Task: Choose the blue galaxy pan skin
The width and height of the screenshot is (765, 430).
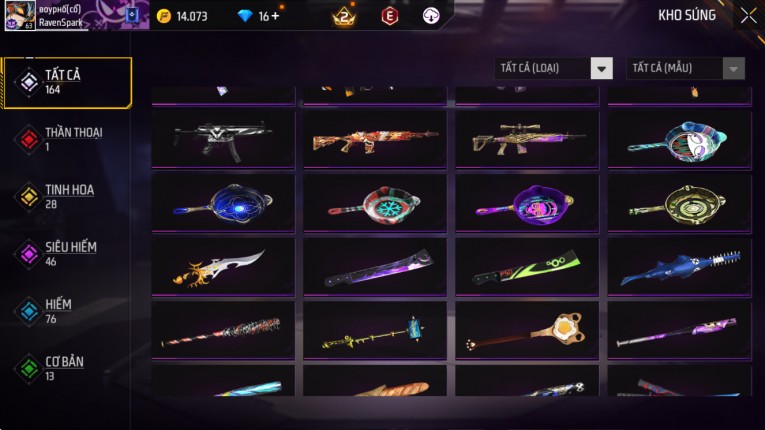Action: [223, 202]
